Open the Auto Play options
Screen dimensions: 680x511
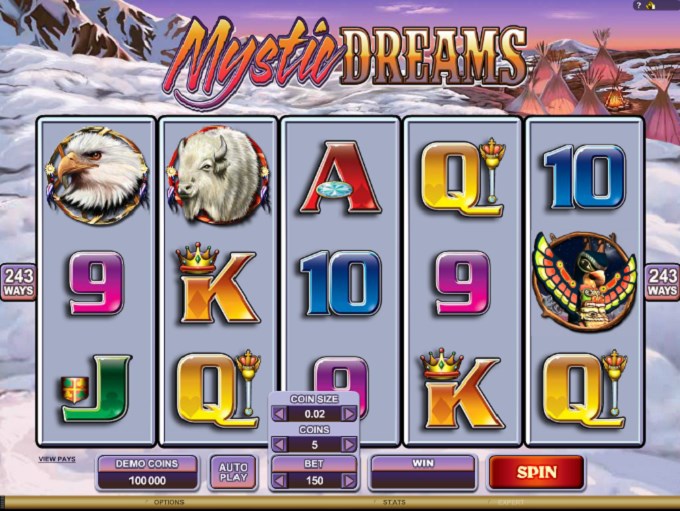pyautogui.click(x=232, y=472)
